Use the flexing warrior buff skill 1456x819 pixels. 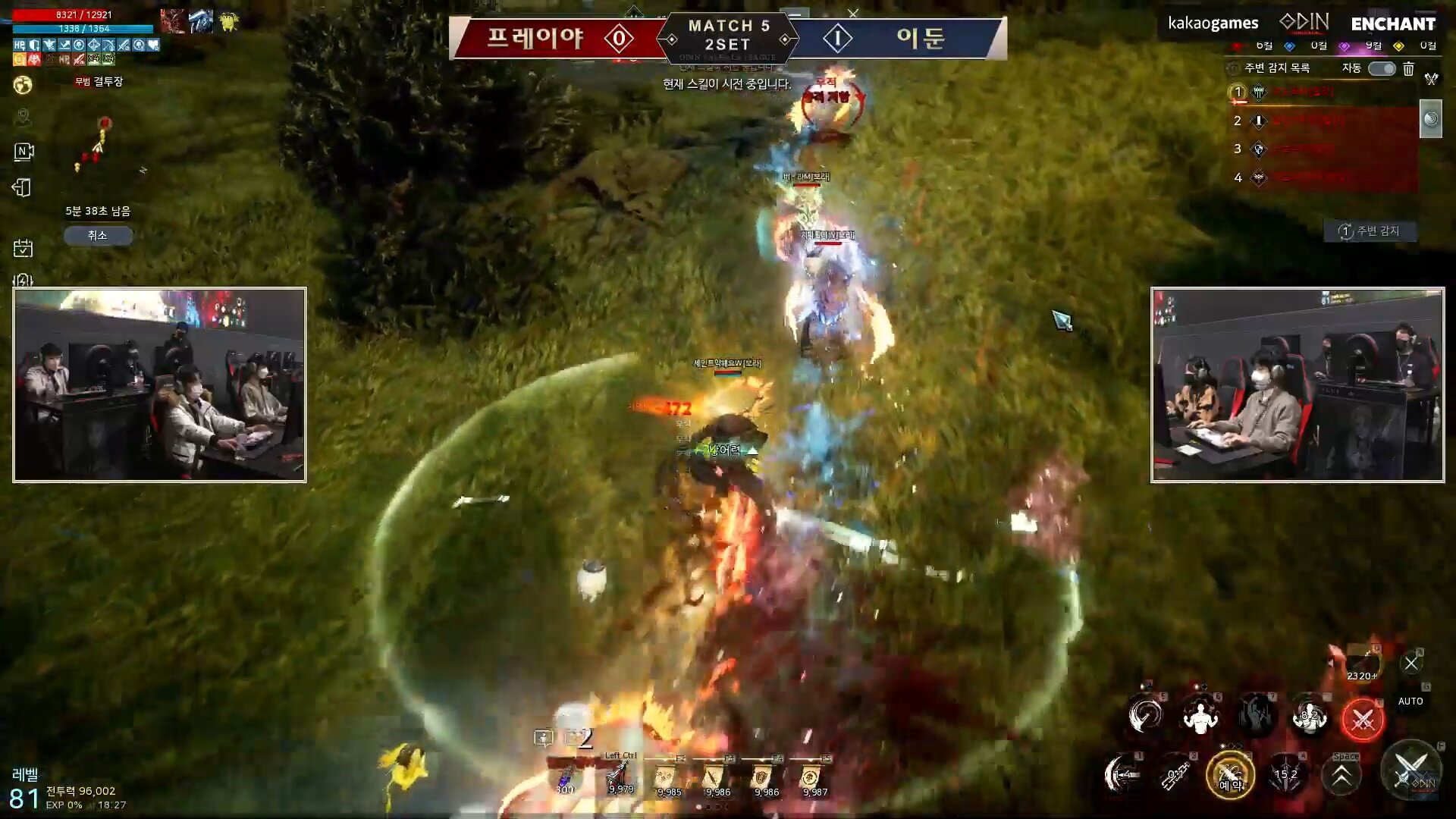click(x=1200, y=717)
